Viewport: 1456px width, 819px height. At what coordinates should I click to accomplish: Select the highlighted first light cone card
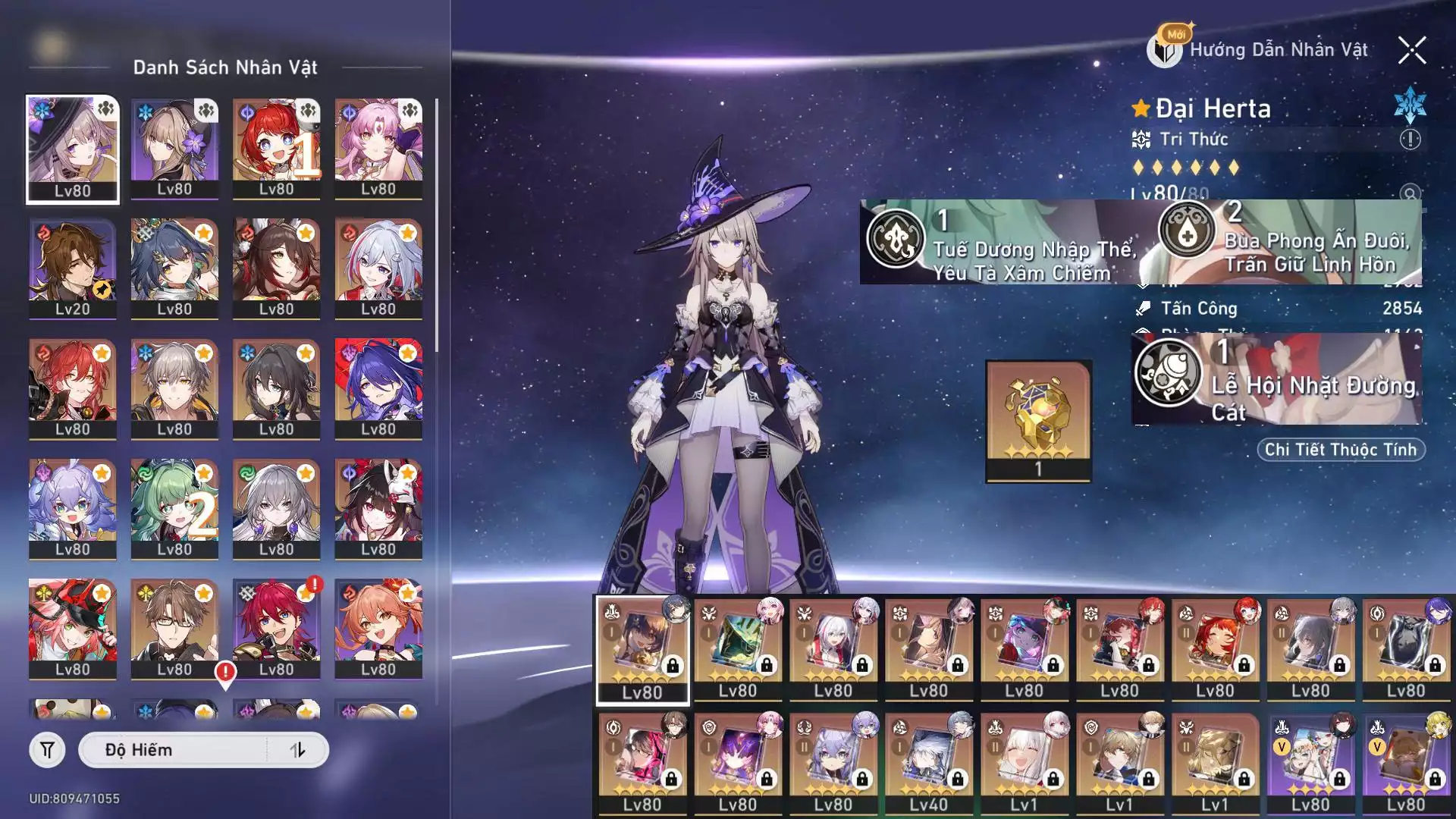click(x=642, y=649)
